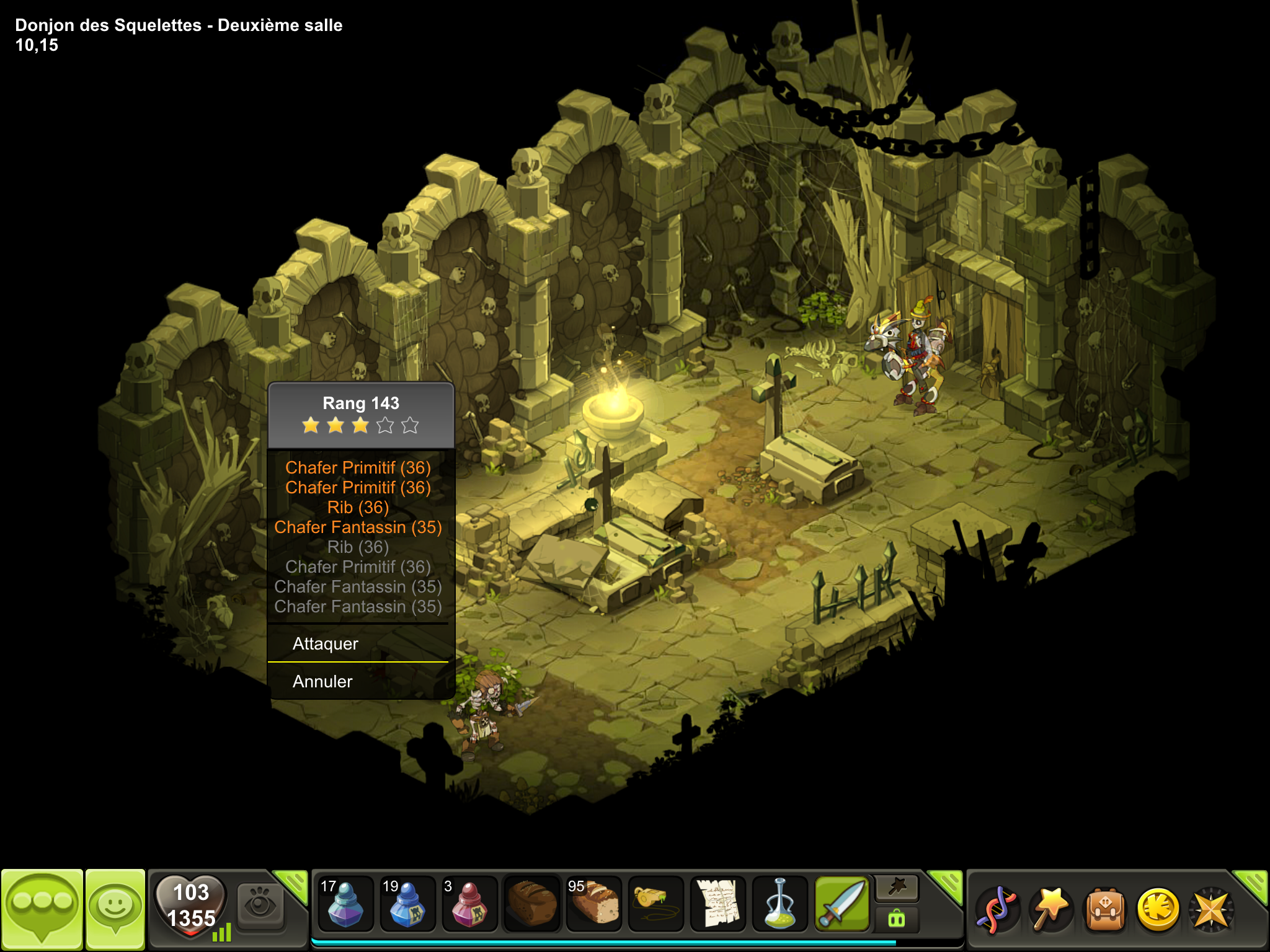Activate the sword weapon attack slot
This screenshot has height=952, width=1270.
point(842,904)
